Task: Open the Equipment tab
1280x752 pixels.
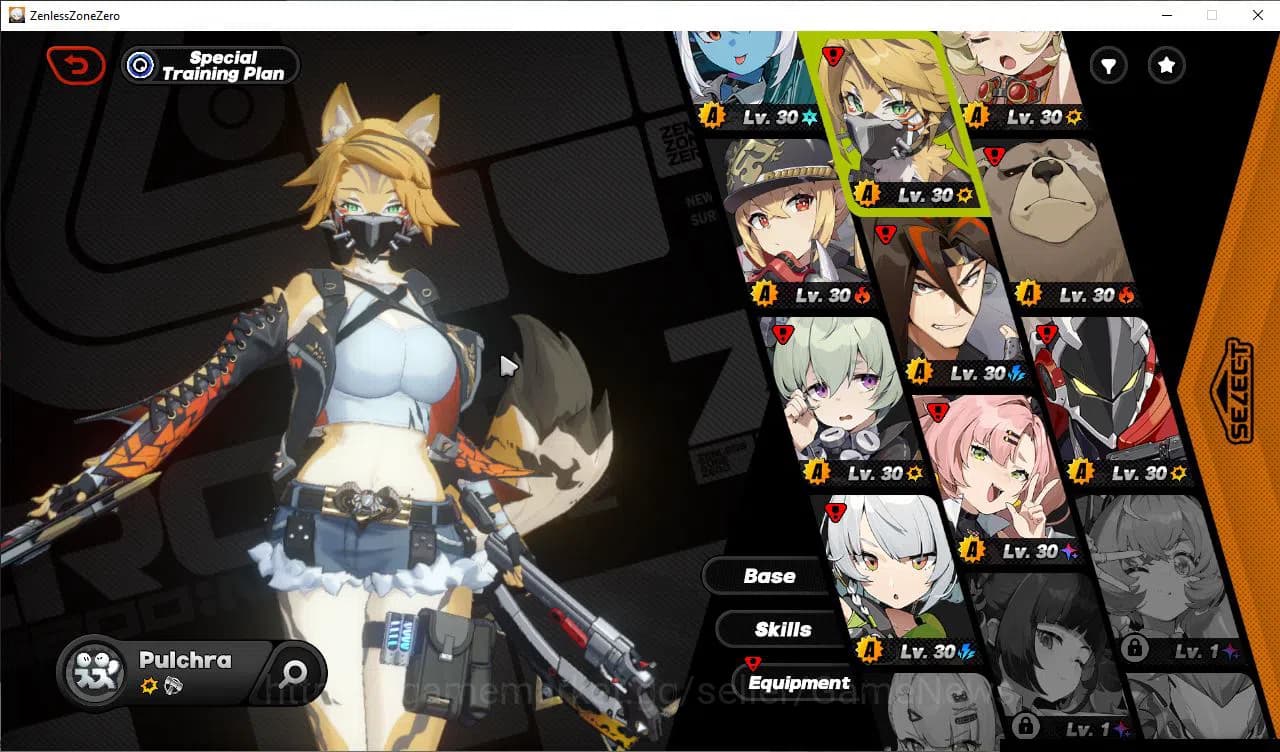Action: pos(798,683)
